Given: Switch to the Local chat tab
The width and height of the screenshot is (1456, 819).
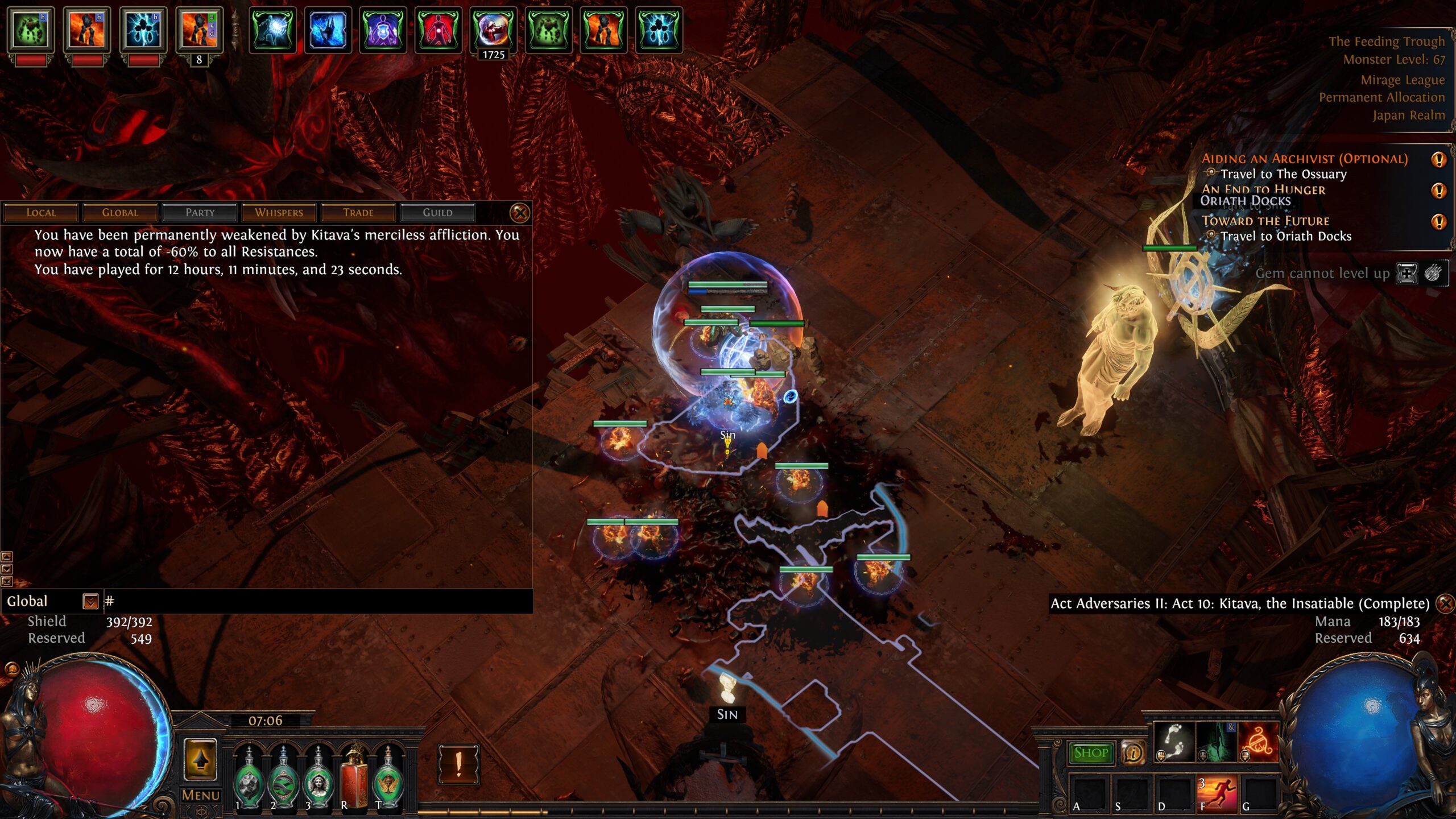Looking at the screenshot, I should click(x=41, y=213).
